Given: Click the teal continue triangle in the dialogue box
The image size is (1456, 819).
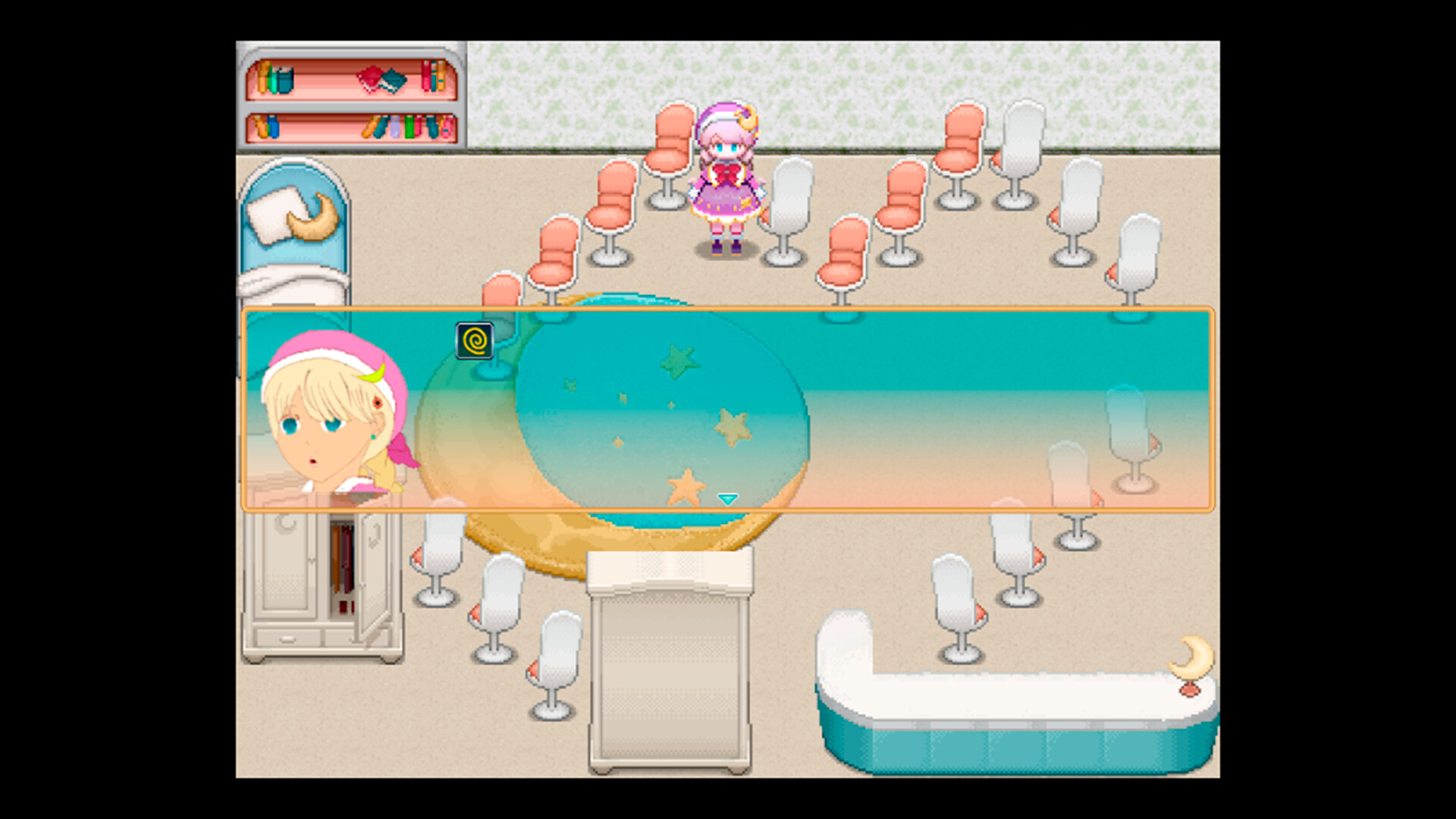Looking at the screenshot, I should (x=726, y=499).
